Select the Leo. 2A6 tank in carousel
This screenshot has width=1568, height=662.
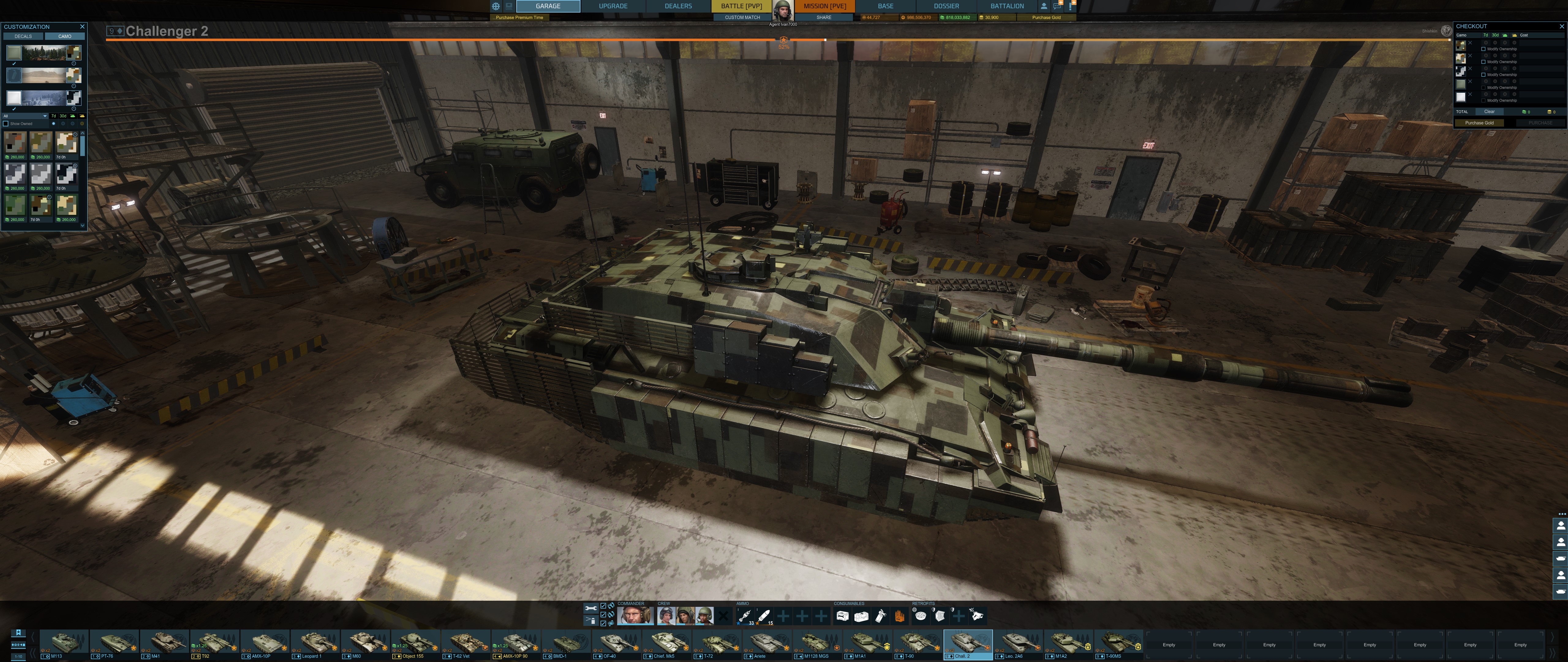pos(1018,645)
